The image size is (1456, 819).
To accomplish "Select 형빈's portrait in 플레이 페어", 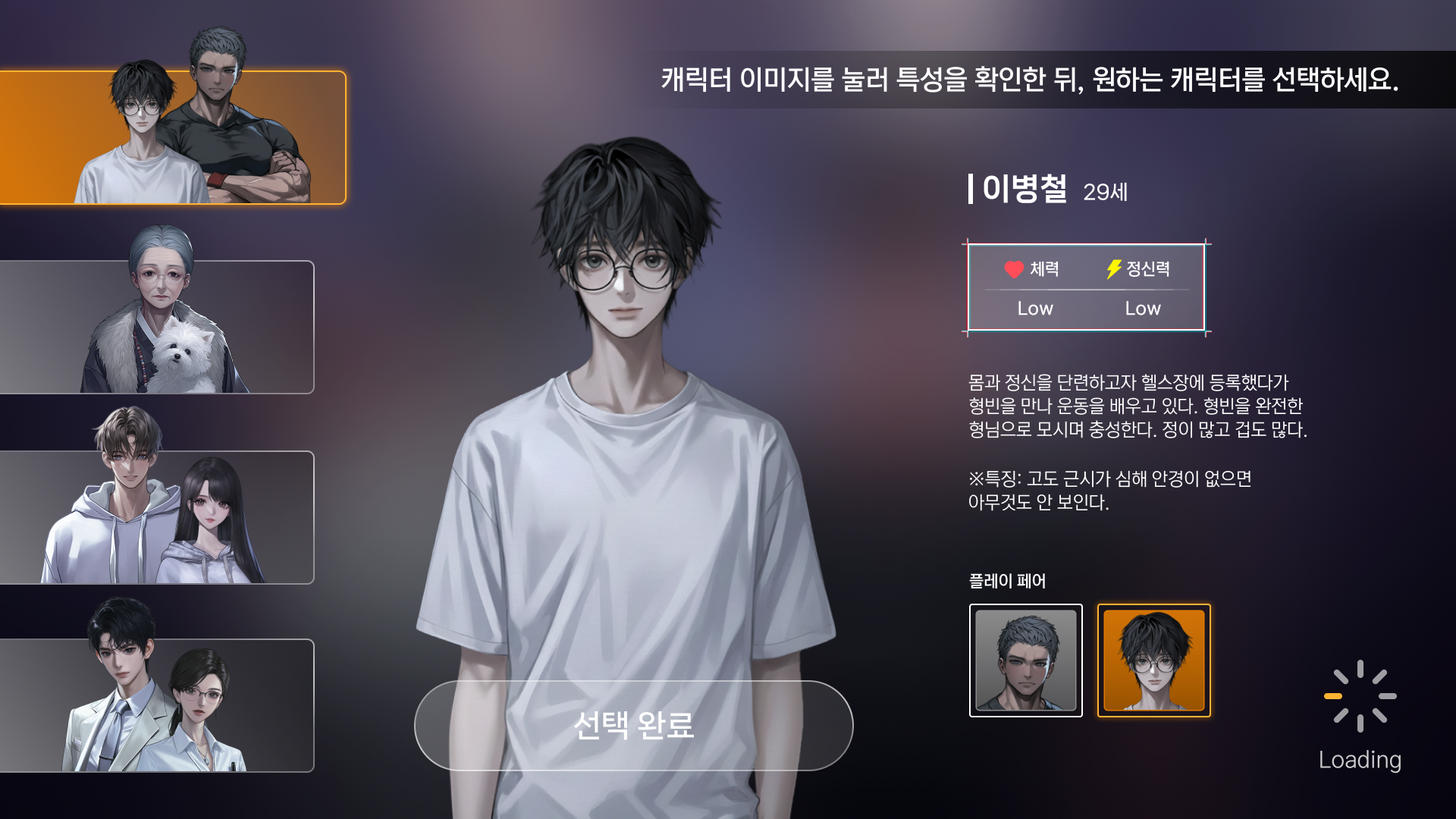I will click(1026, 660).
